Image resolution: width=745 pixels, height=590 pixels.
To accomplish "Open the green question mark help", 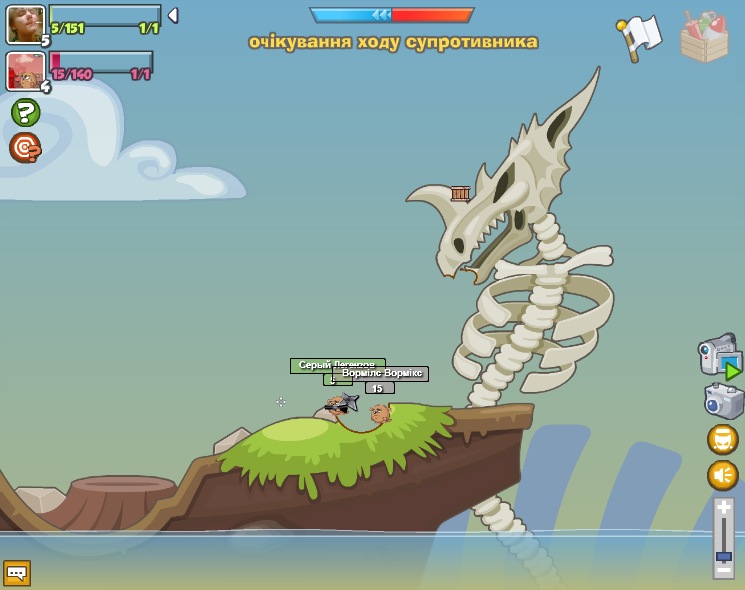I will click(25, 112).
